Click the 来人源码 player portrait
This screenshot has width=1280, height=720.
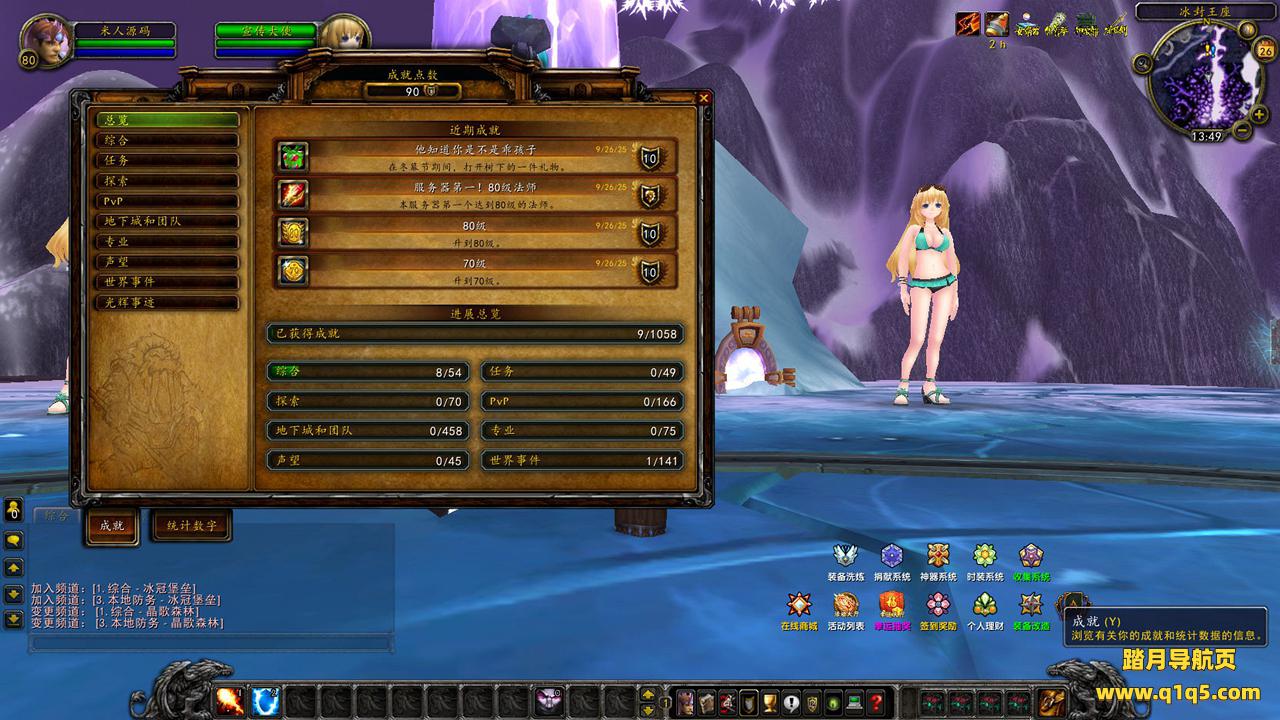pyautogui.click(x=44, y=42)
